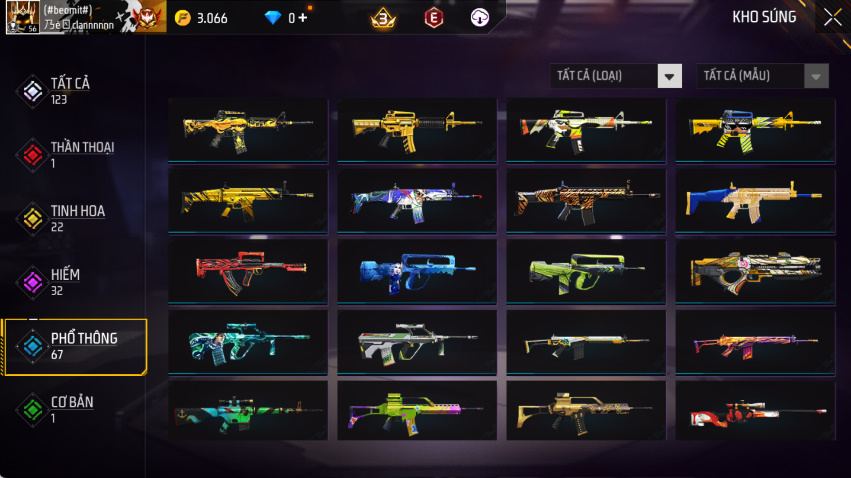This screenshot has width=851, height=478.
Task: Switch to the CƠ BẢN tab
Action: pos(70,410)
